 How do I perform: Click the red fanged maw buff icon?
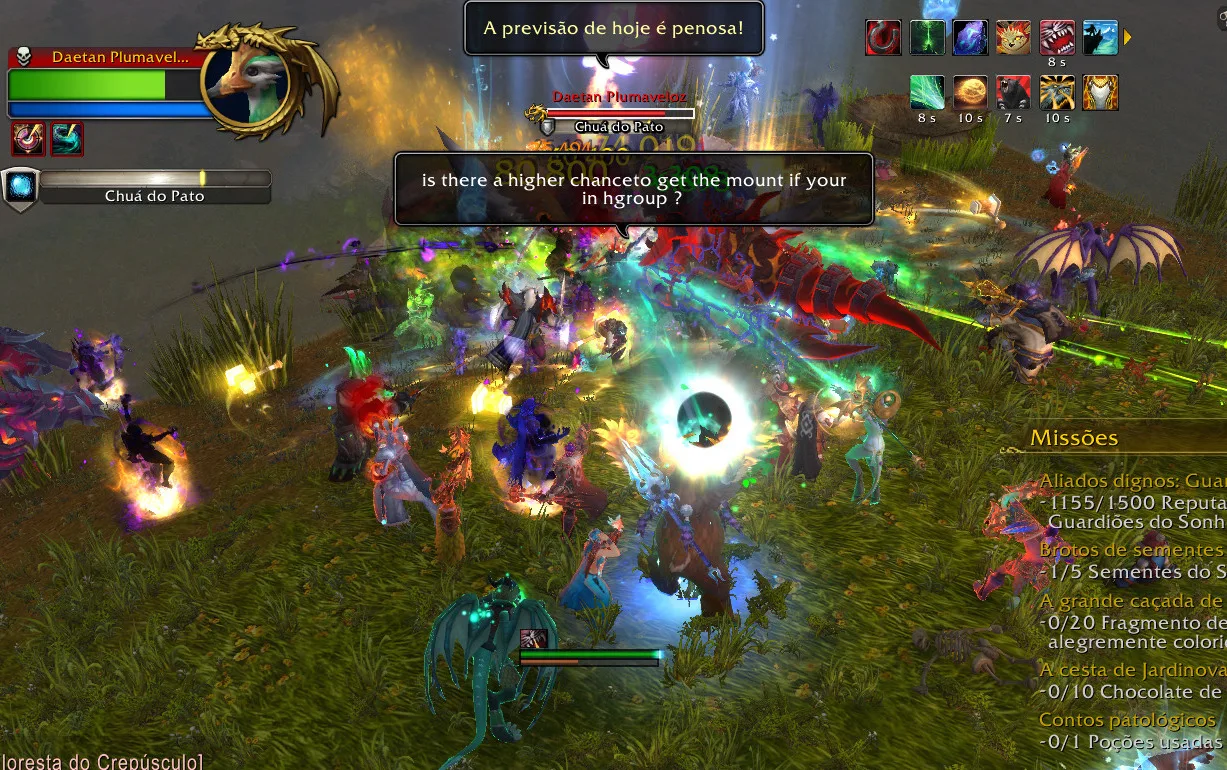(x=1057, y=38)
